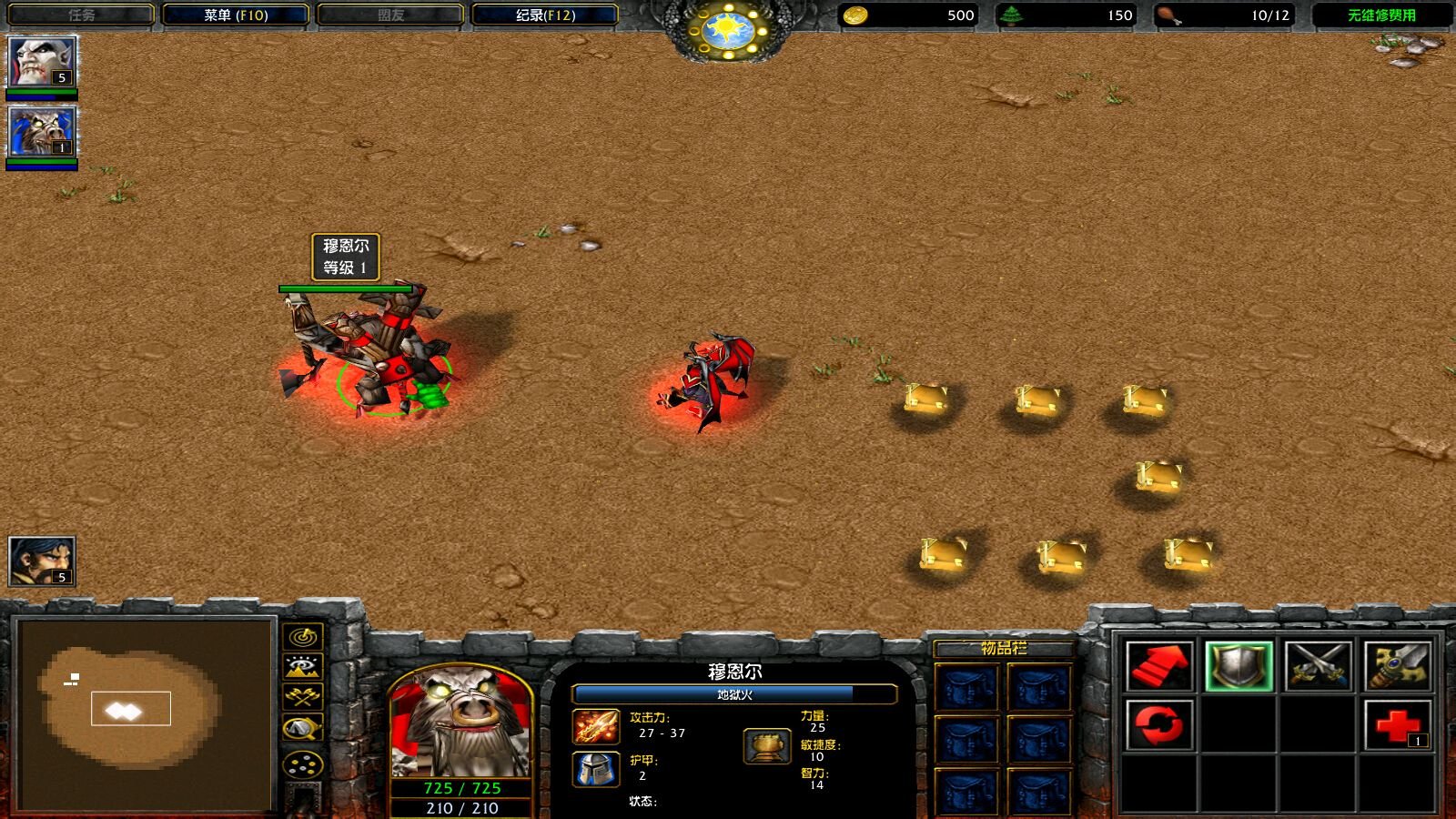Open the 纪录 (F12) log button
The image size is (1456, 819).
point(545,15)
